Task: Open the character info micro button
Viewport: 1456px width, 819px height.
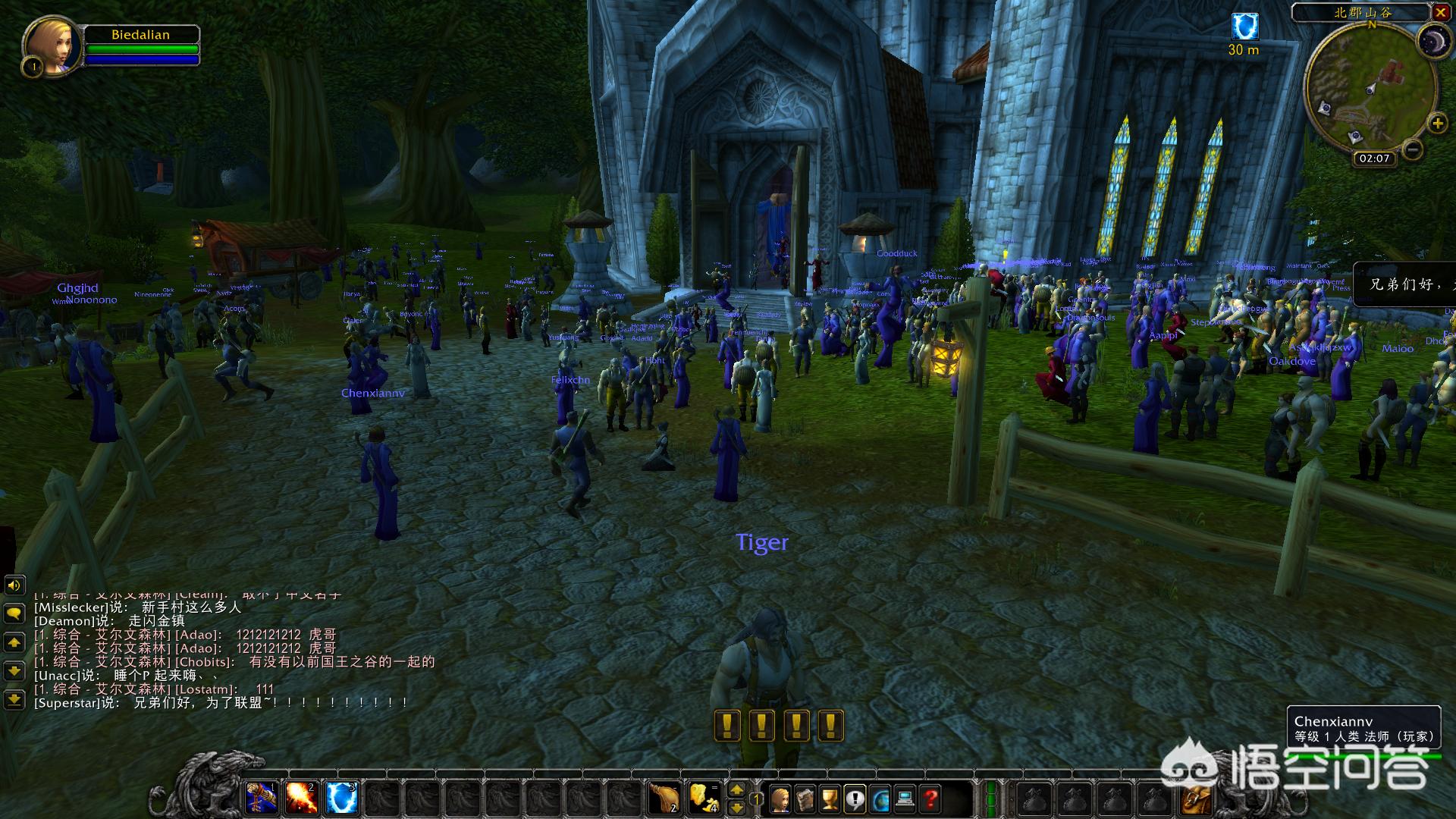Action: tap(780, 799)
